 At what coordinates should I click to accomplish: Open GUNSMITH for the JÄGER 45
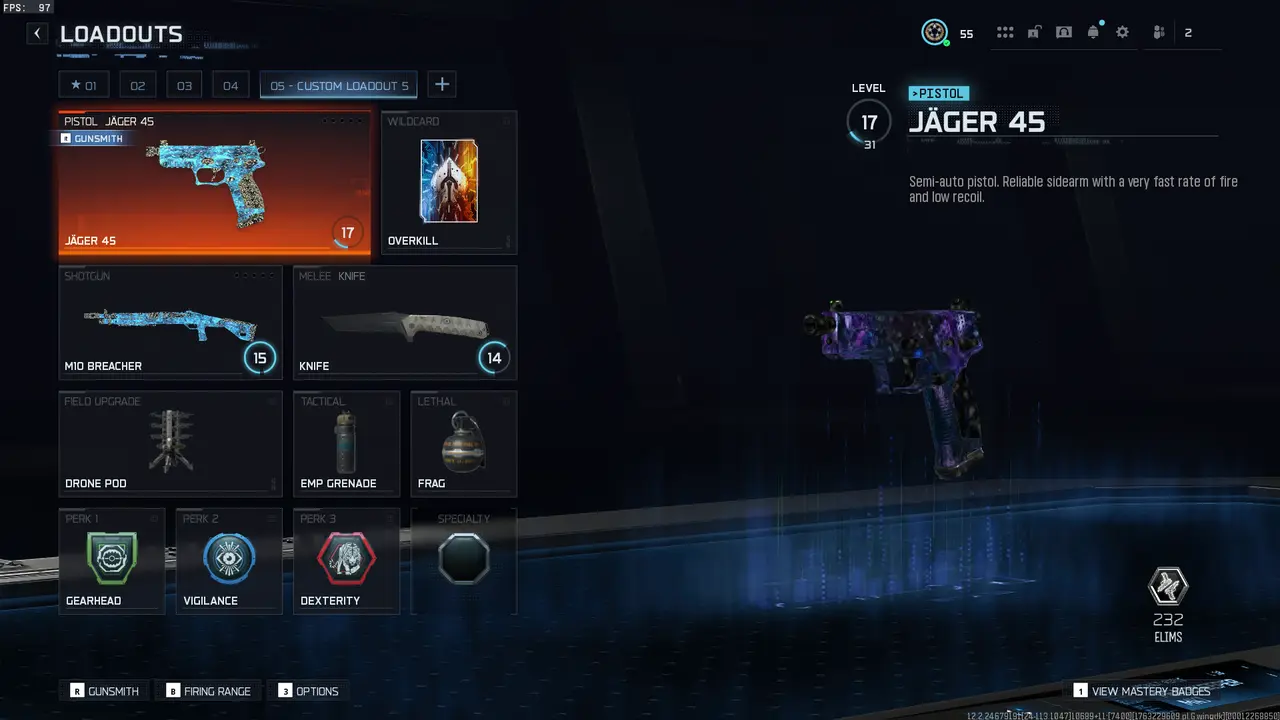pos(92,138)
